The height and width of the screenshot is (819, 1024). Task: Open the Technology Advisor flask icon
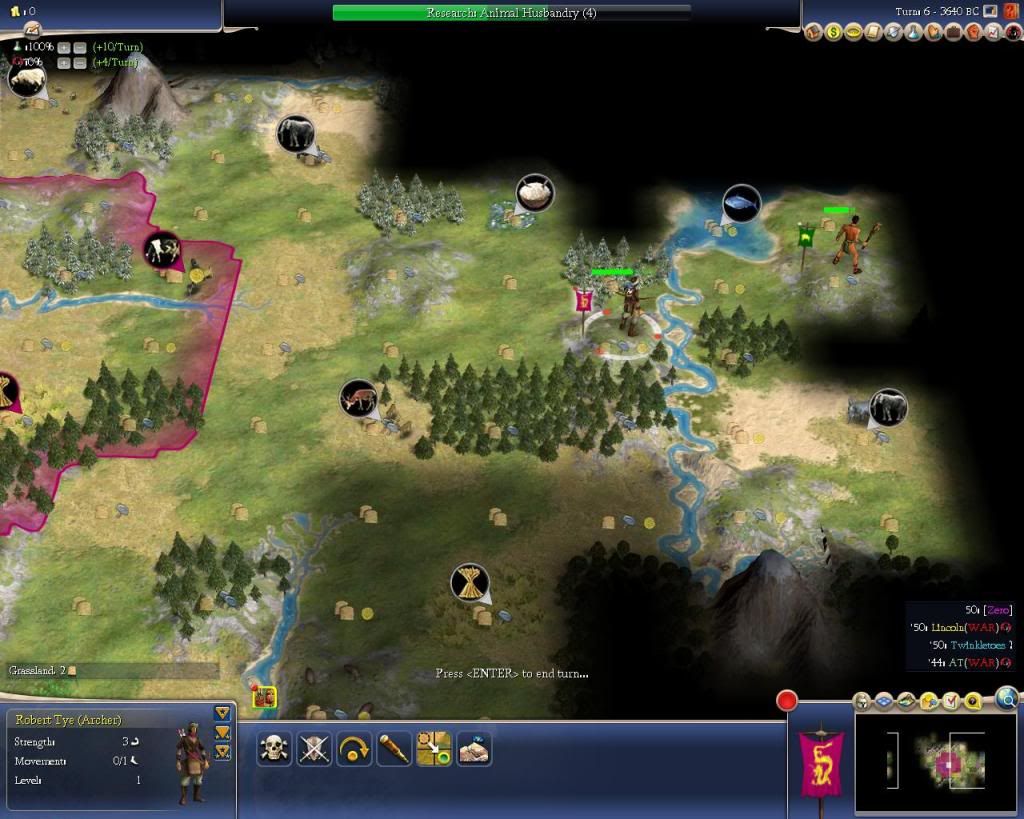pos(914,33)
